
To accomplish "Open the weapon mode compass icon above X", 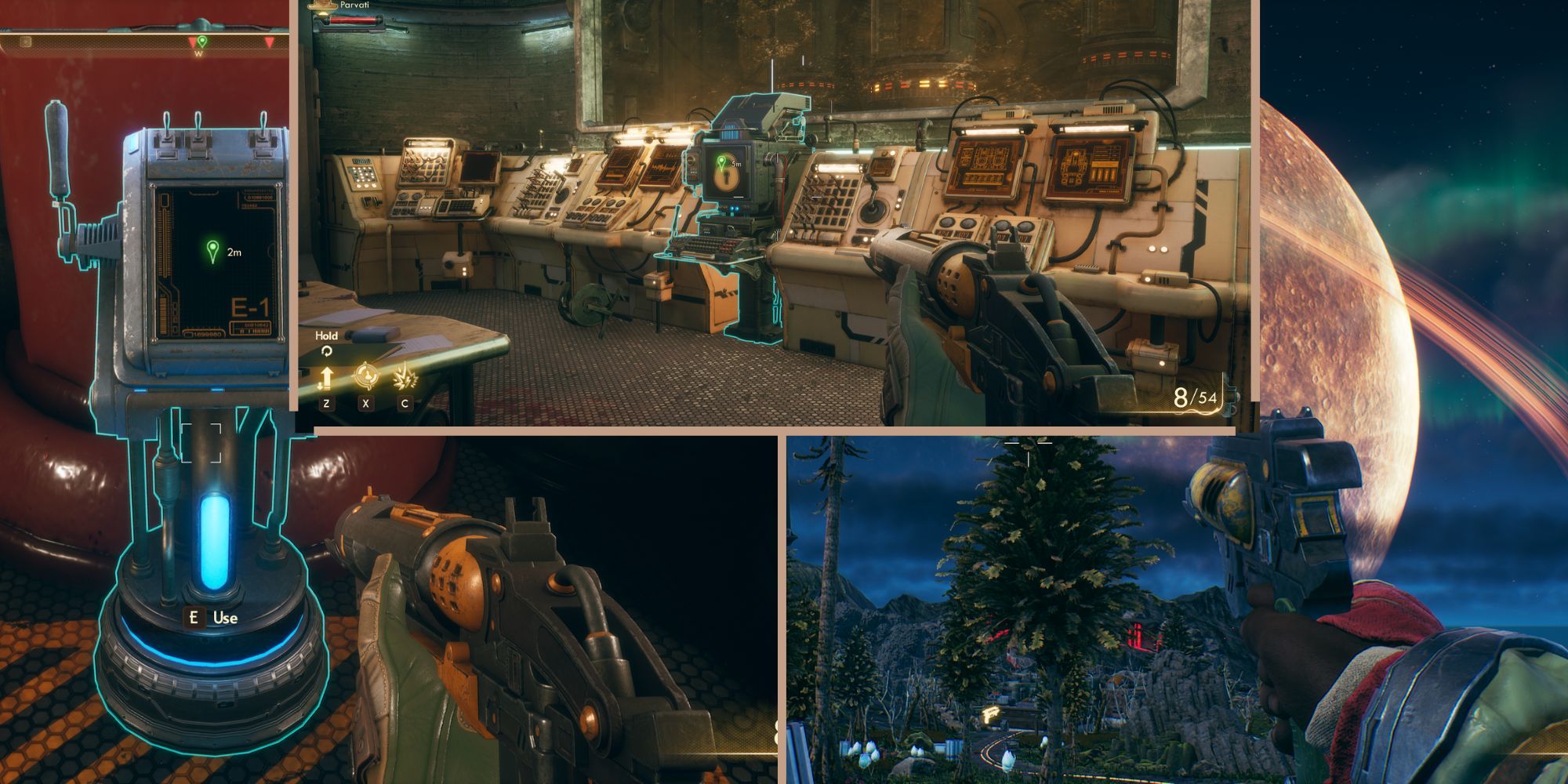I will click(x=366, y=374).
